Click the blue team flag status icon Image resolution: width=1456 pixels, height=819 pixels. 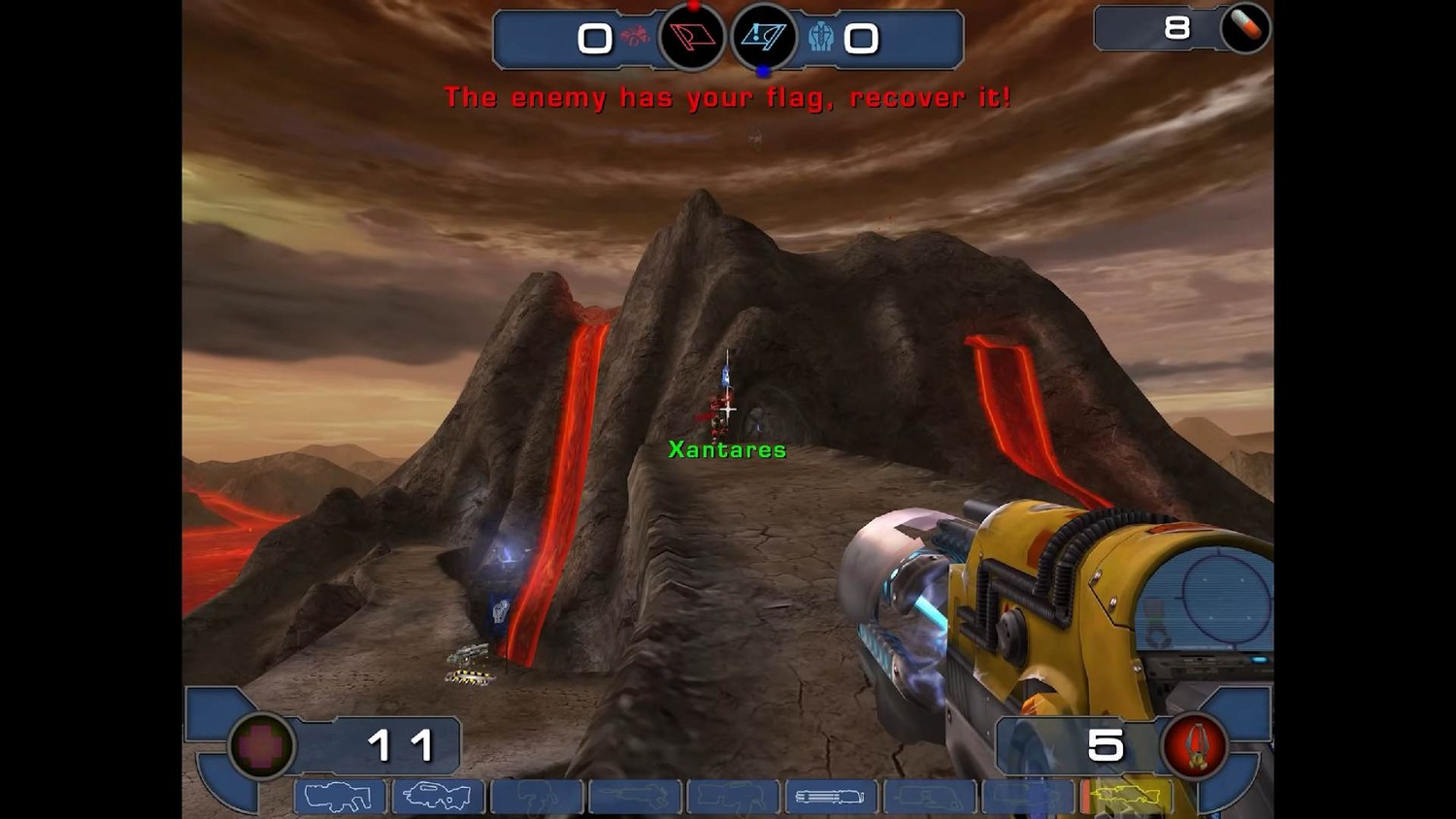(764, 38)
